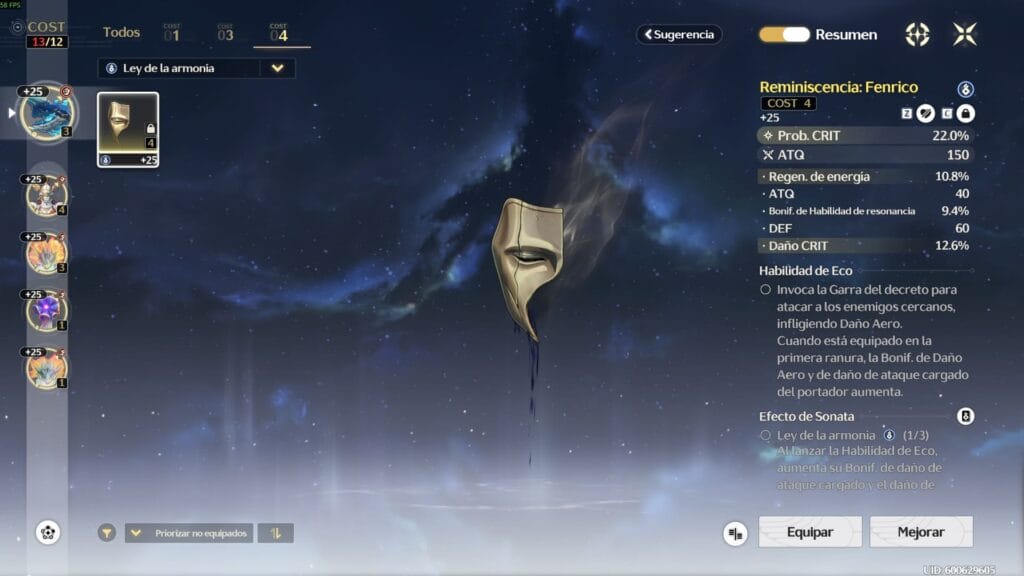Image resolution: width=1024 pixels, height=576 pixels.
Task: Select the Fenrico mask echo card
Action: (x=128, y=129)
